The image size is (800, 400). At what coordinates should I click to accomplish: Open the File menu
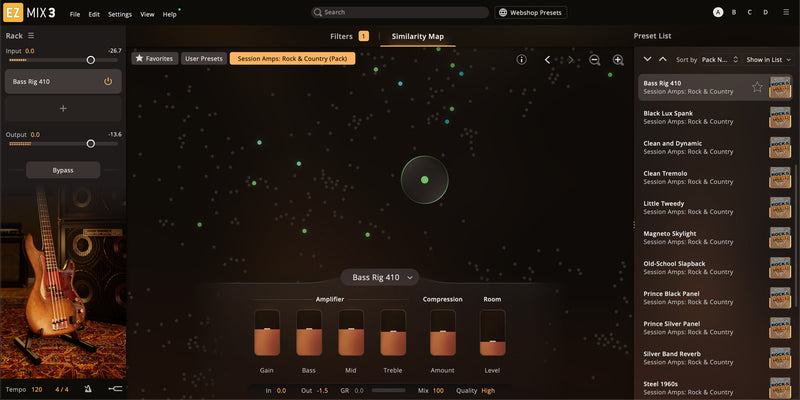coord(75,14)
